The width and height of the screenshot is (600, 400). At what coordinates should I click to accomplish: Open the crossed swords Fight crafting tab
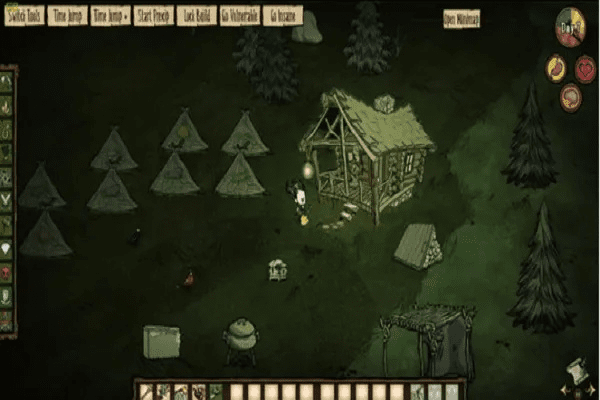click(7, 202)
